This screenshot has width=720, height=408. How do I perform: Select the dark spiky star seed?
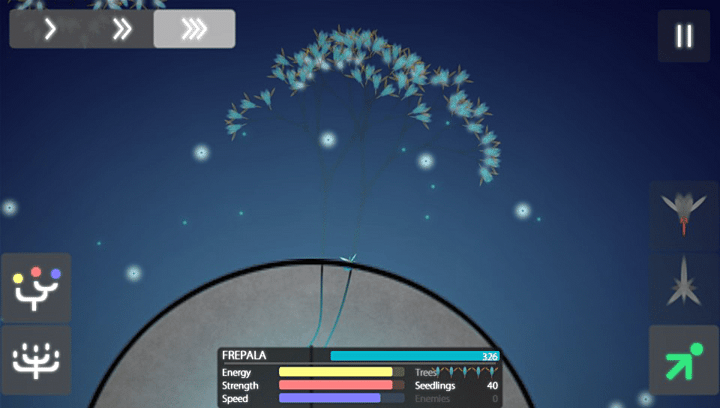click(684, 287)
